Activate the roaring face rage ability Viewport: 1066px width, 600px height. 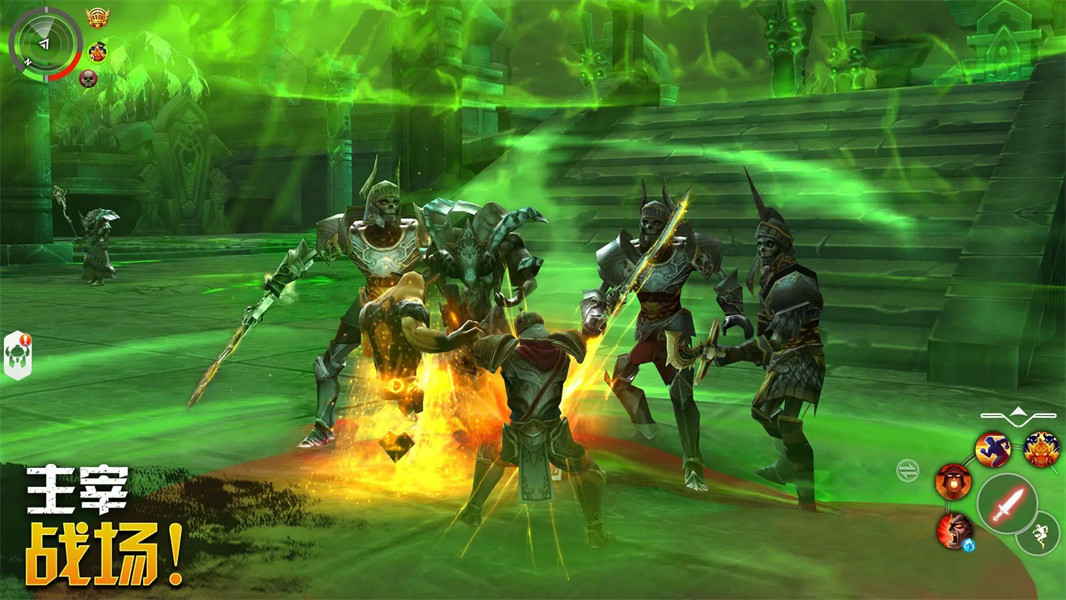coord(955,530)
